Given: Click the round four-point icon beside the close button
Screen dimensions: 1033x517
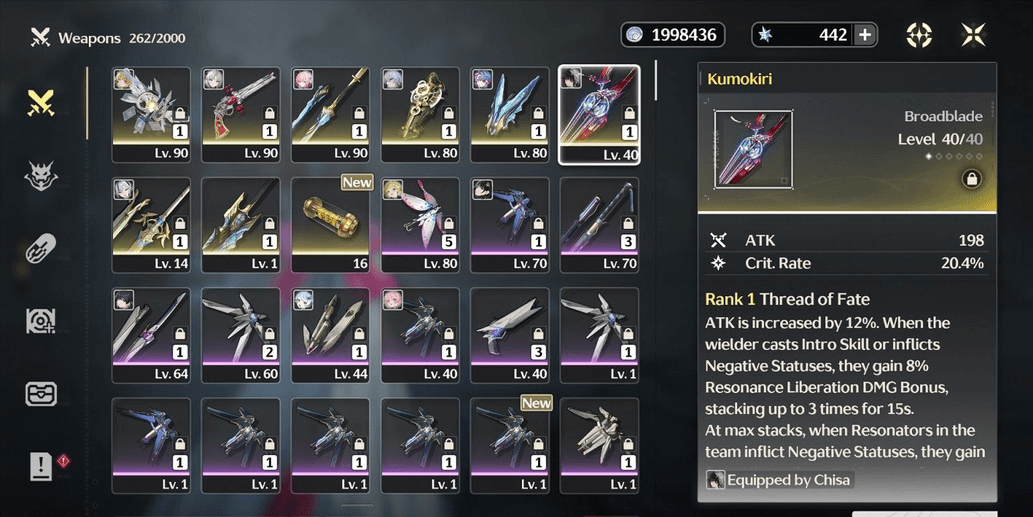Looking at the screenshot, I should [x=919, y=35].
